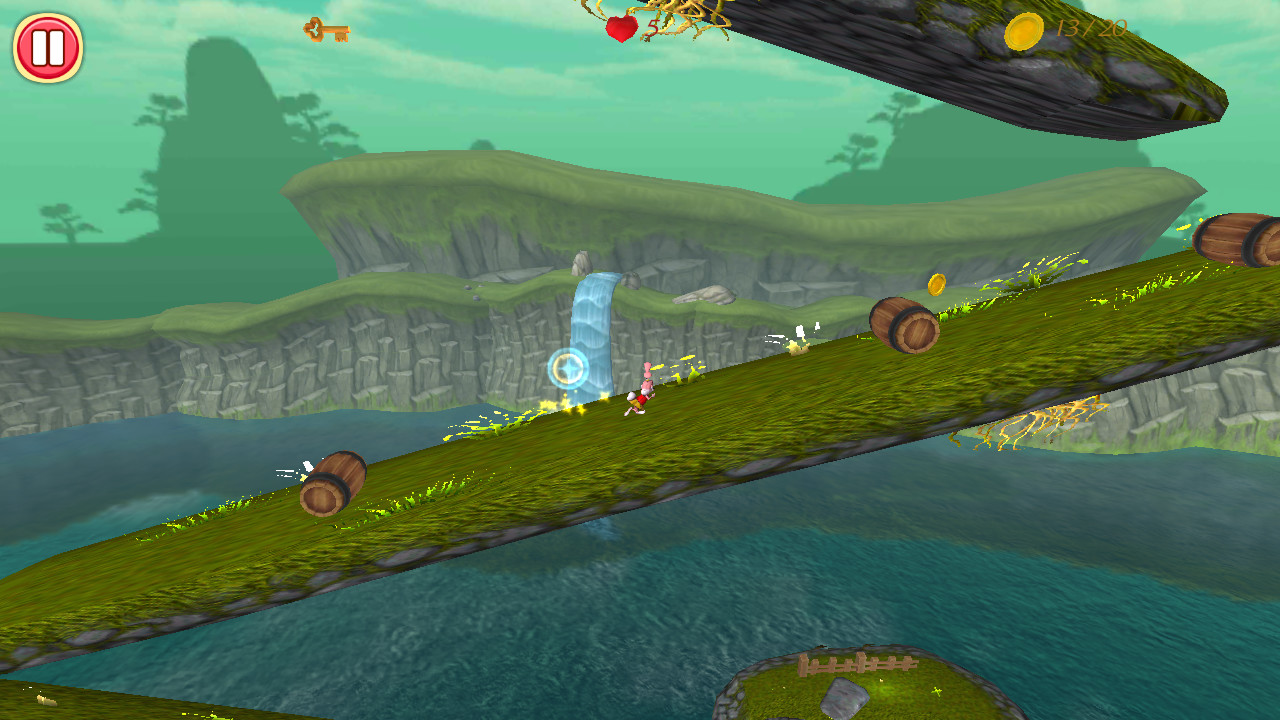Click the heart counter number 5
Viewport: 1280px width, 720px height.
tap(655, 28)
